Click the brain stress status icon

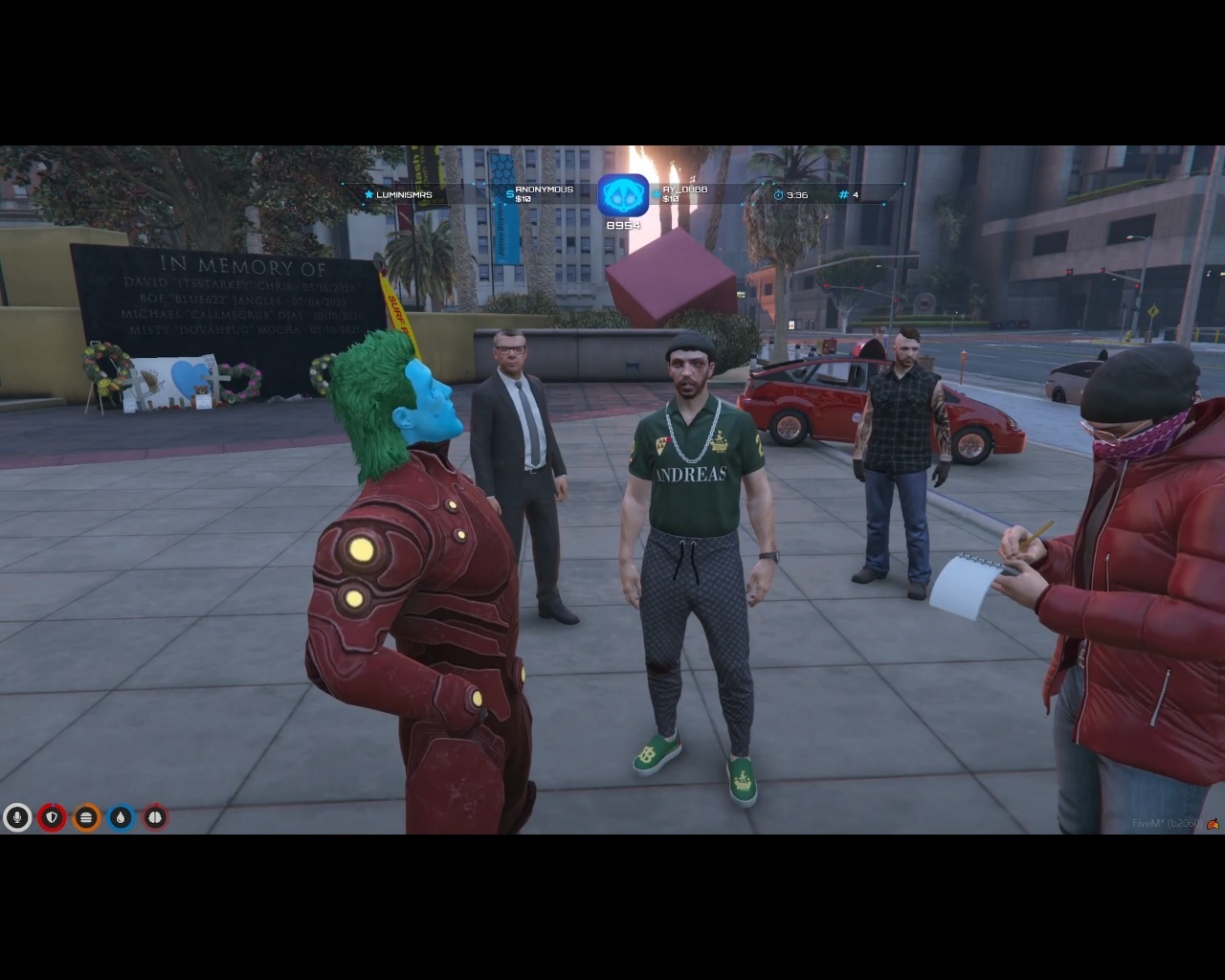(155, 817)
